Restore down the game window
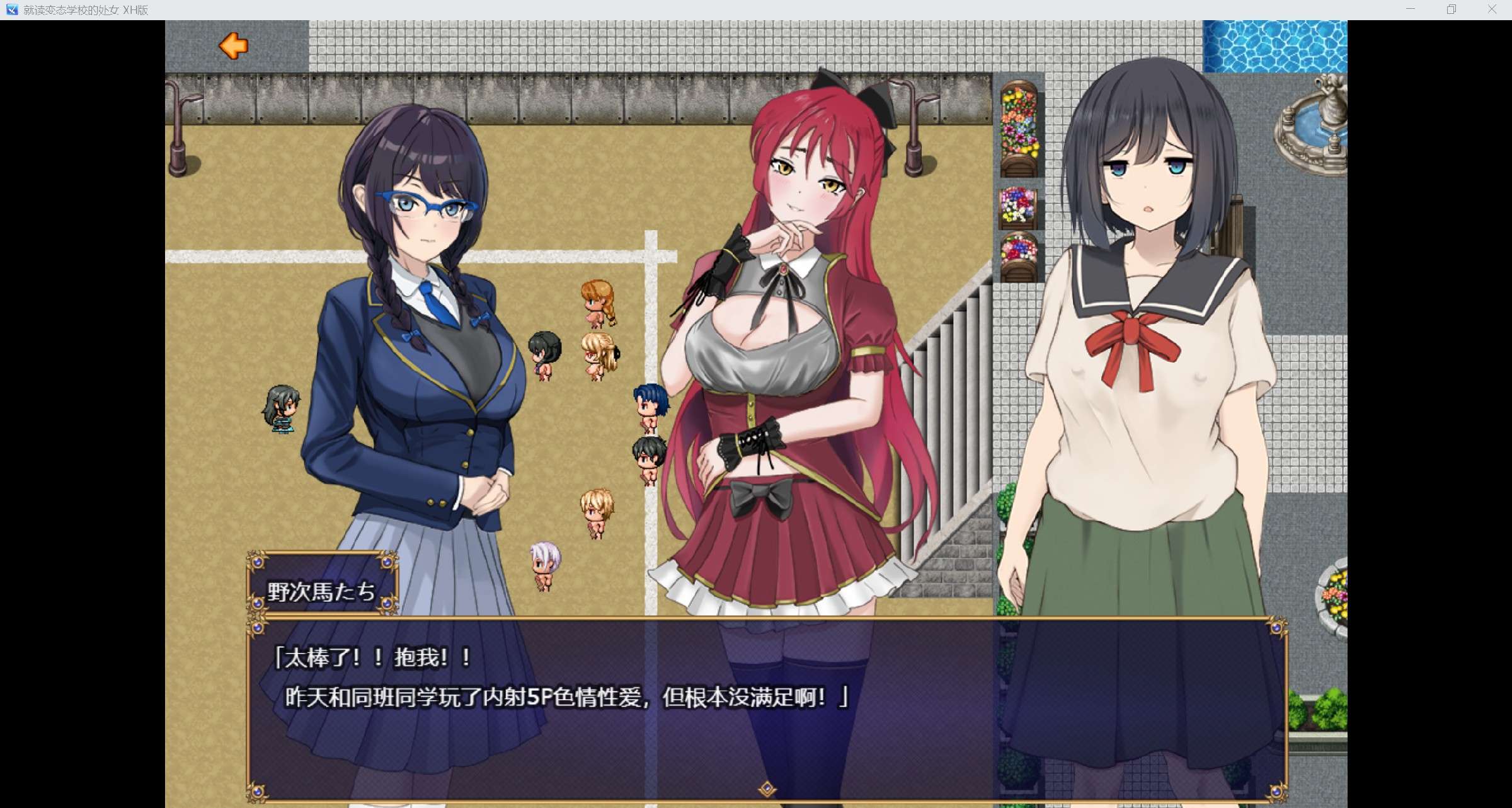This screenshot has height=808, width=1512. tap(1452, 9)
